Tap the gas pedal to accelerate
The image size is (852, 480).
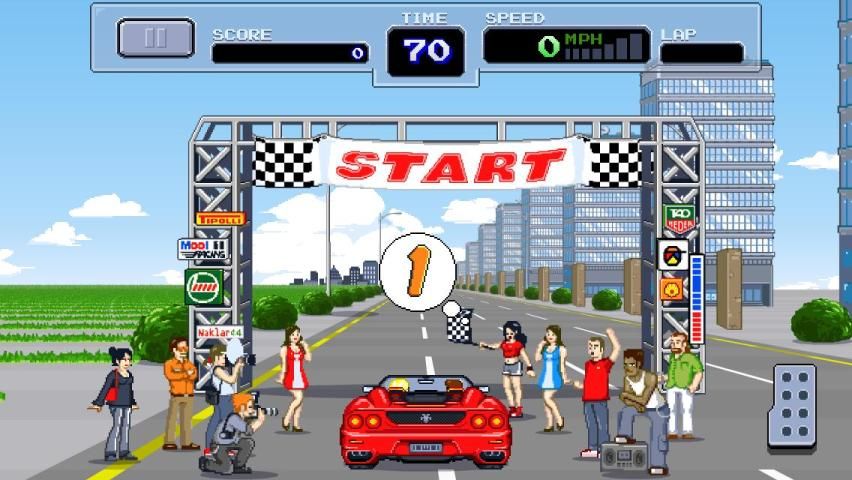(796, 407)
